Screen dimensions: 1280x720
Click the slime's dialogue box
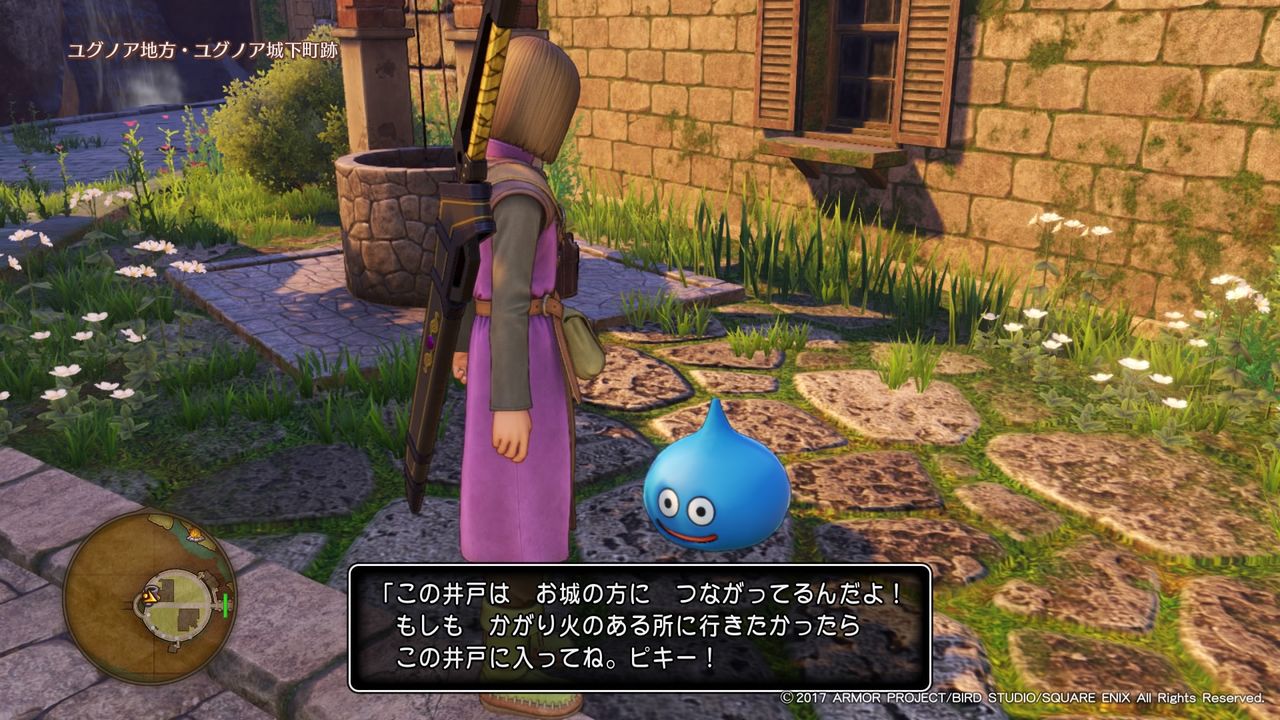(640, 627)
